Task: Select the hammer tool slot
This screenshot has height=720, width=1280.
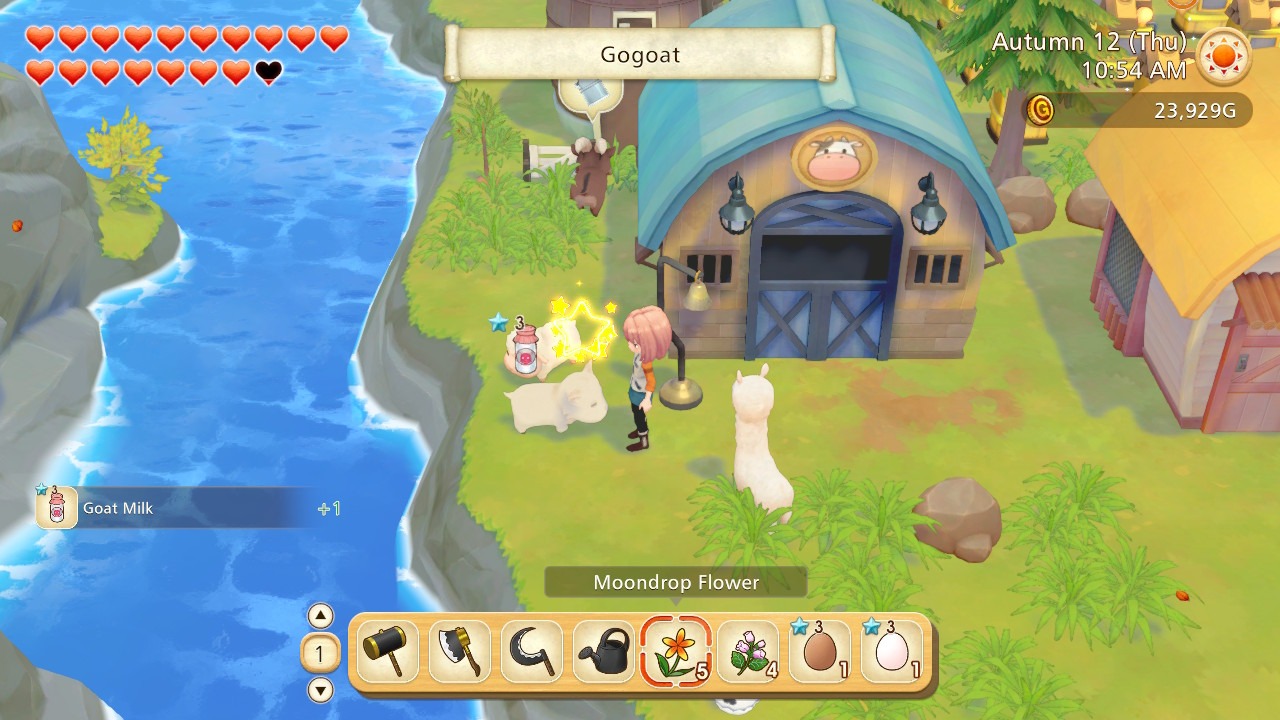Action: (387, 652)
